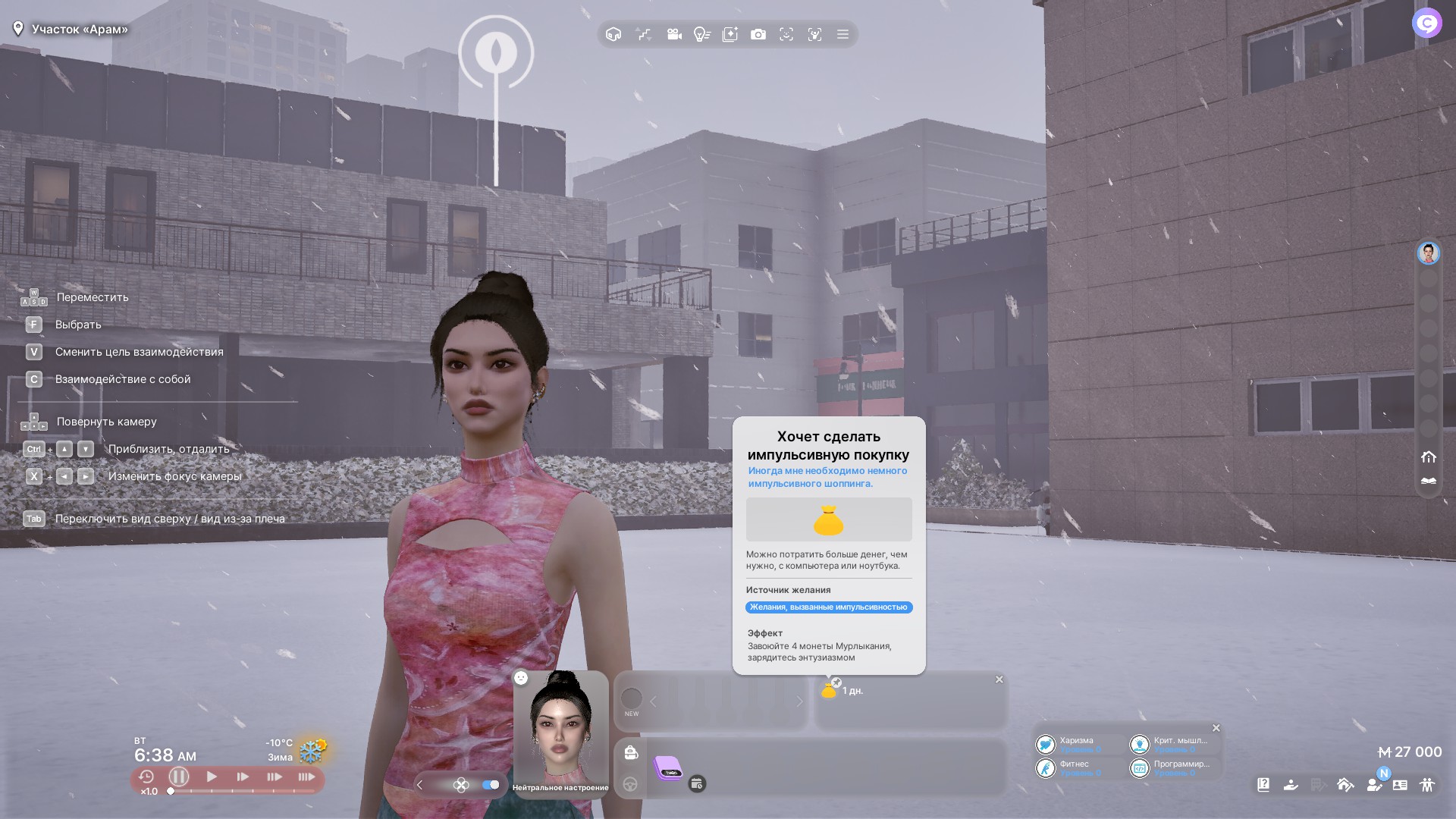This screenshot has width=1456, height=819.
Task: Open the hamburger menu in top toolbar
Action: point(843,34)
